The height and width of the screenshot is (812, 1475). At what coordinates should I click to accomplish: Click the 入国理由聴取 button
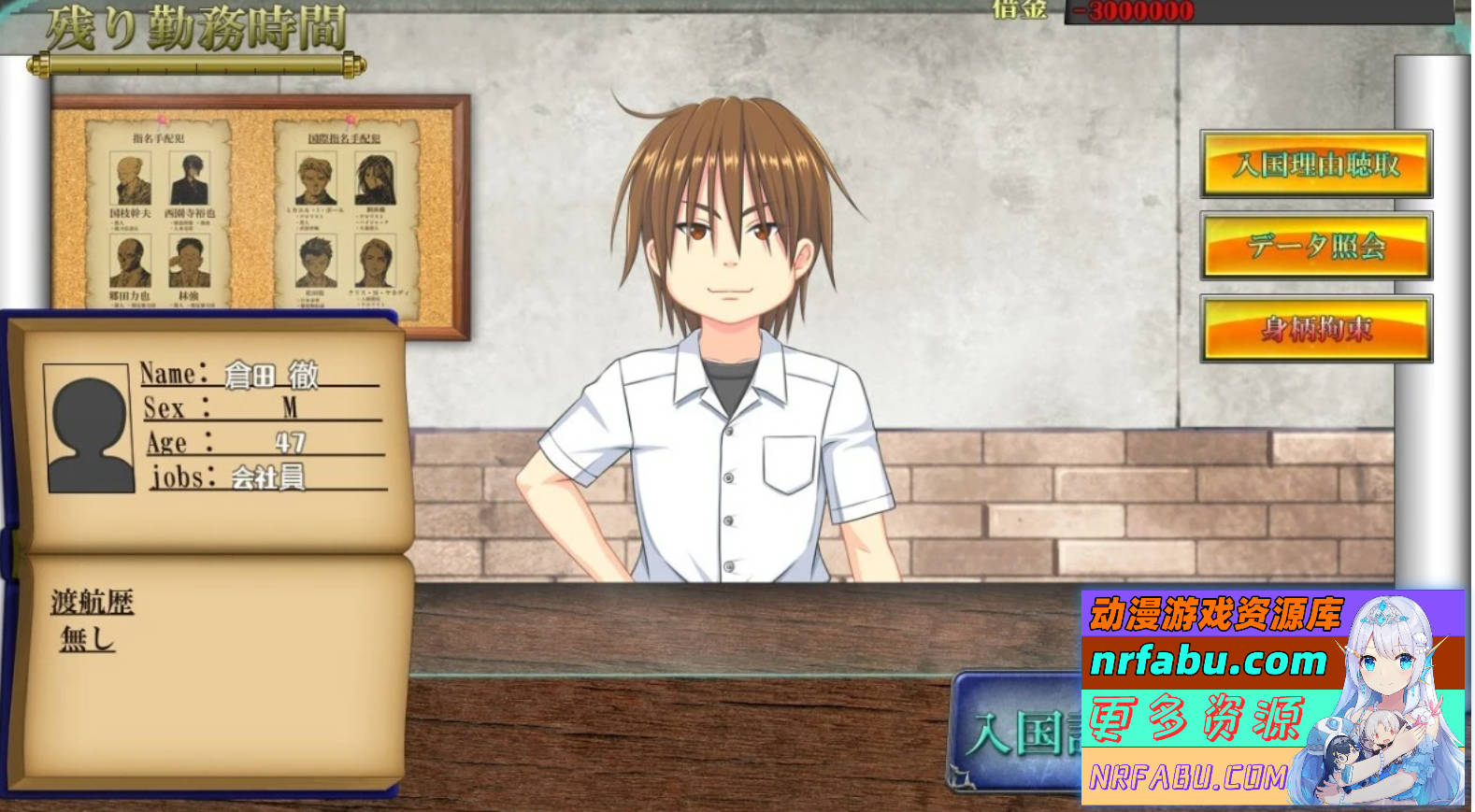pyautogui.click(x=1315, y=164)
